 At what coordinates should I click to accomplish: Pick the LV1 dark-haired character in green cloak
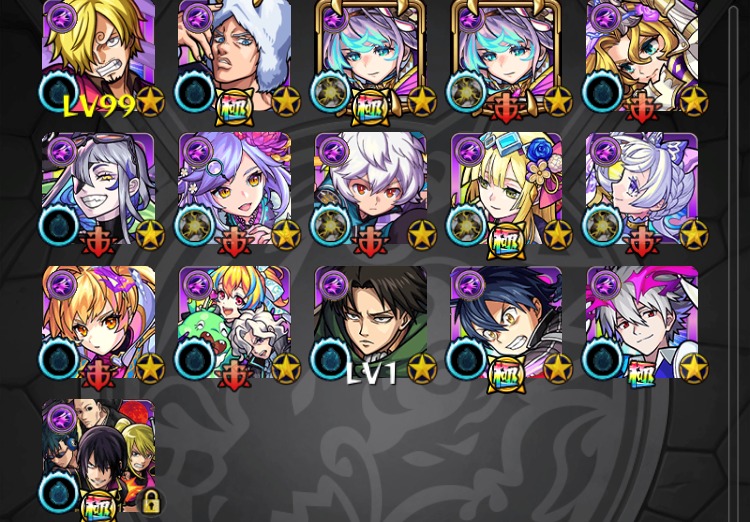click(x=371, y=323)
